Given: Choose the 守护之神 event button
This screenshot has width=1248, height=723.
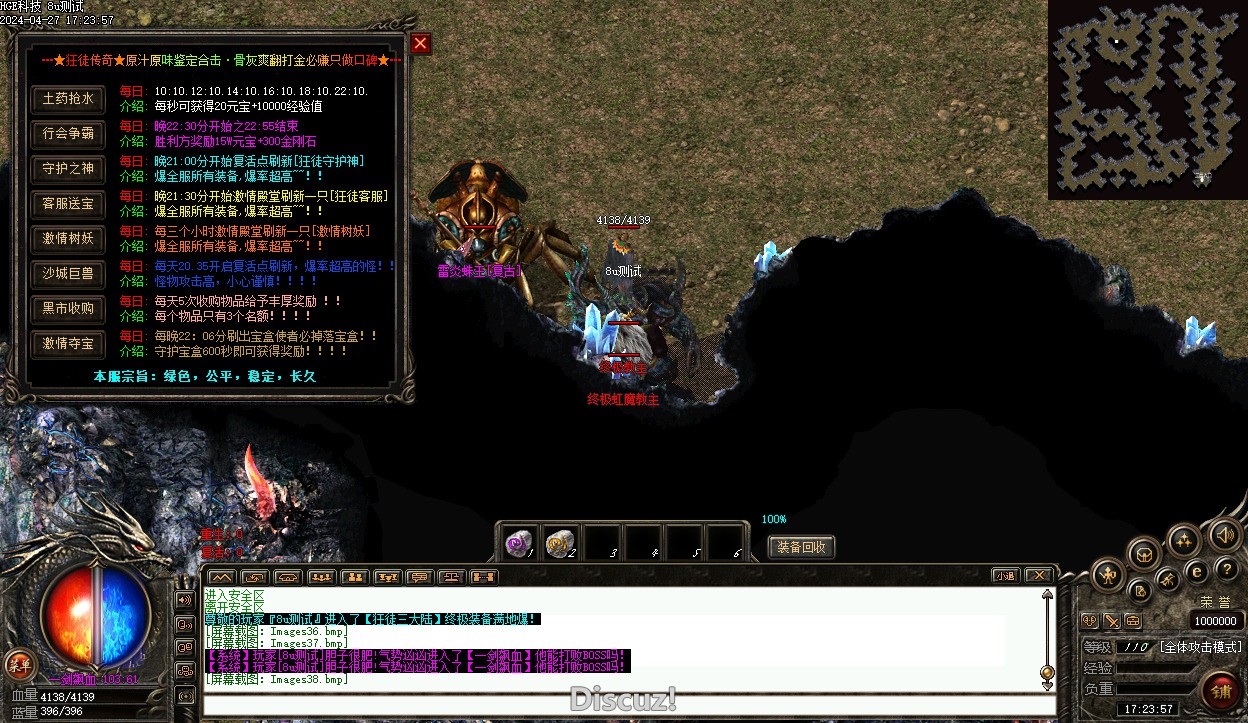Looking at the screenshot, I should click(68, 169).
